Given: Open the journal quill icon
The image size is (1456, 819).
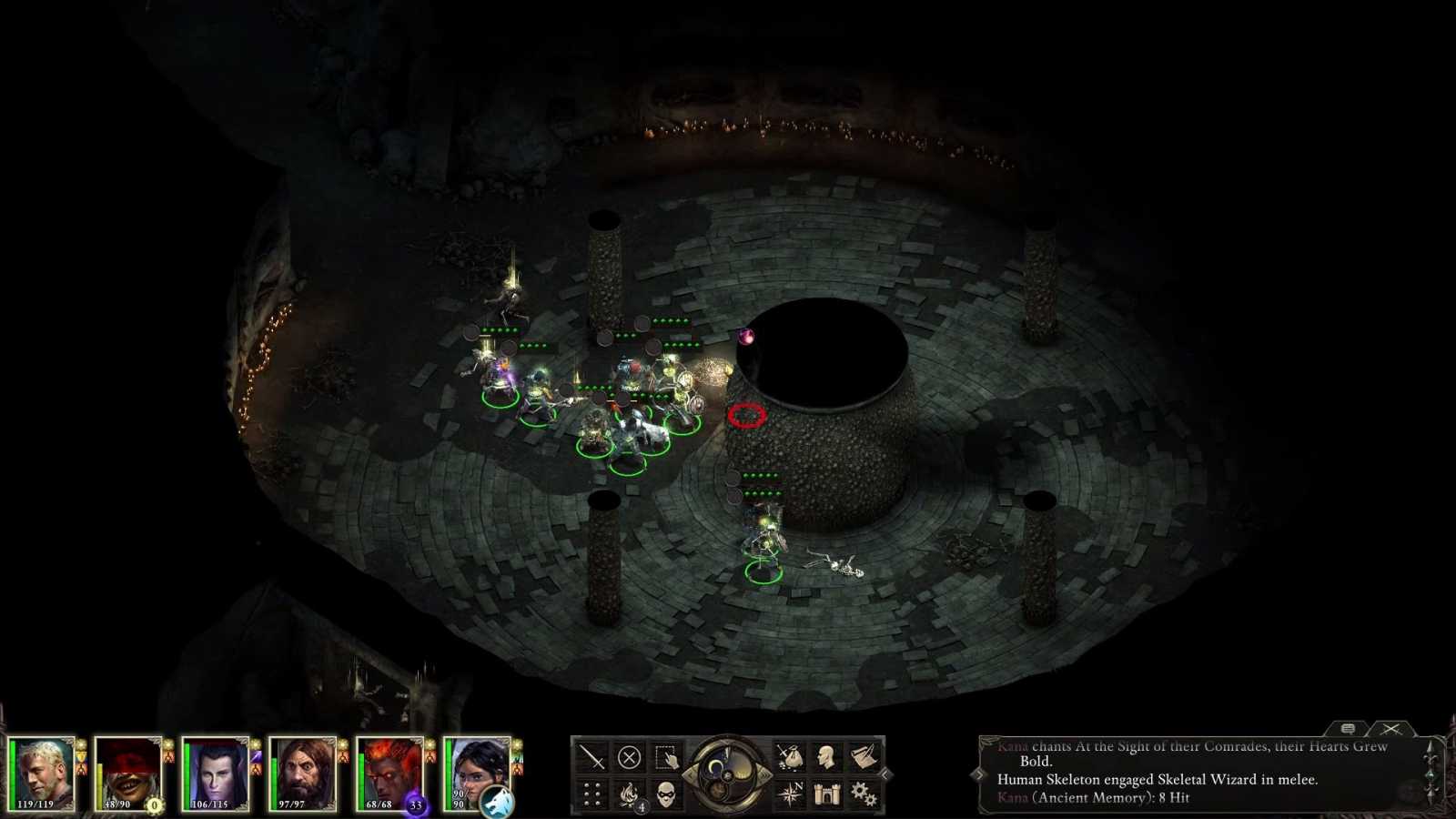Looking at the screenshot, I should (x=863, y=758).
